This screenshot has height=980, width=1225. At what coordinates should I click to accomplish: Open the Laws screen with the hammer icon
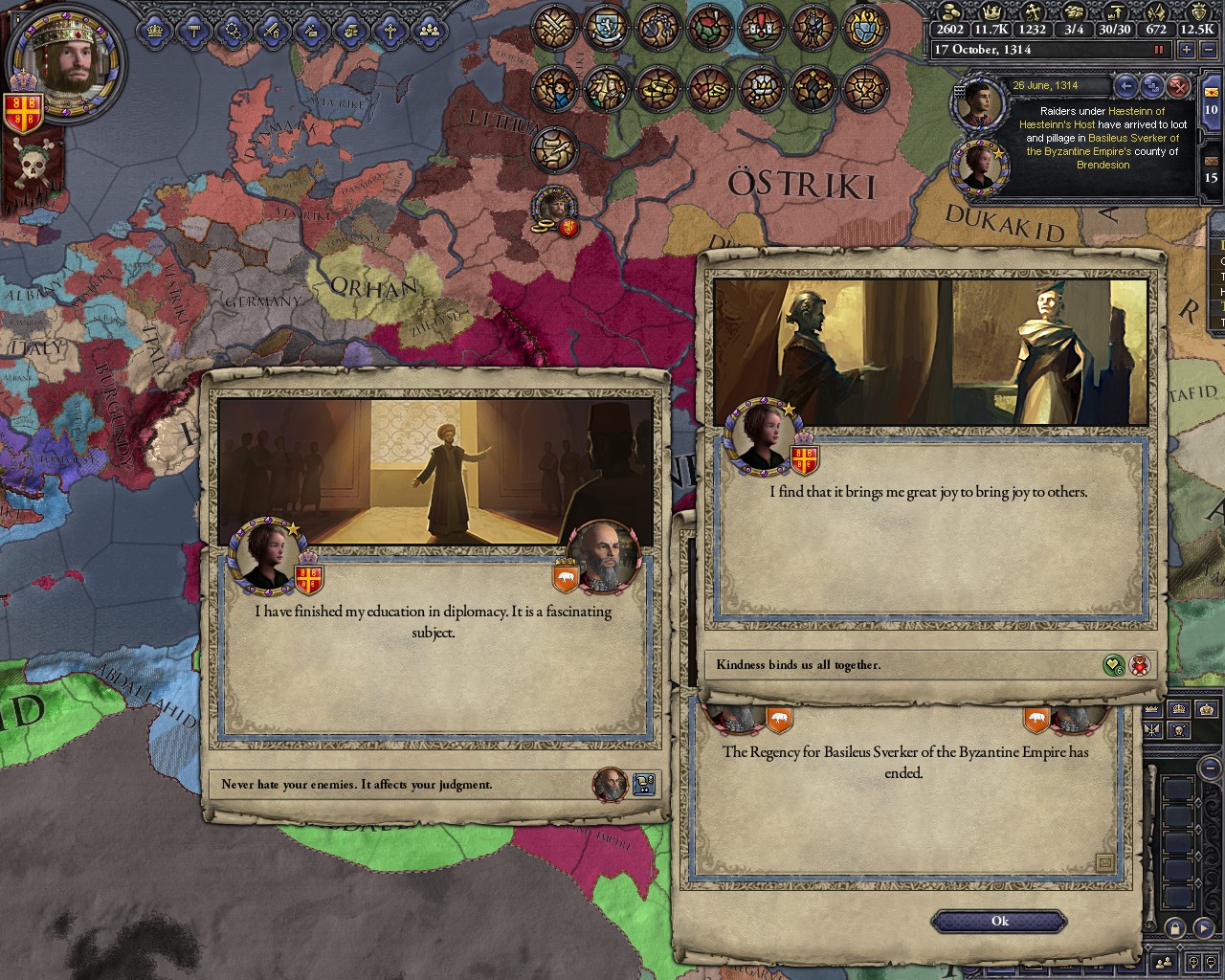point(194,29)
